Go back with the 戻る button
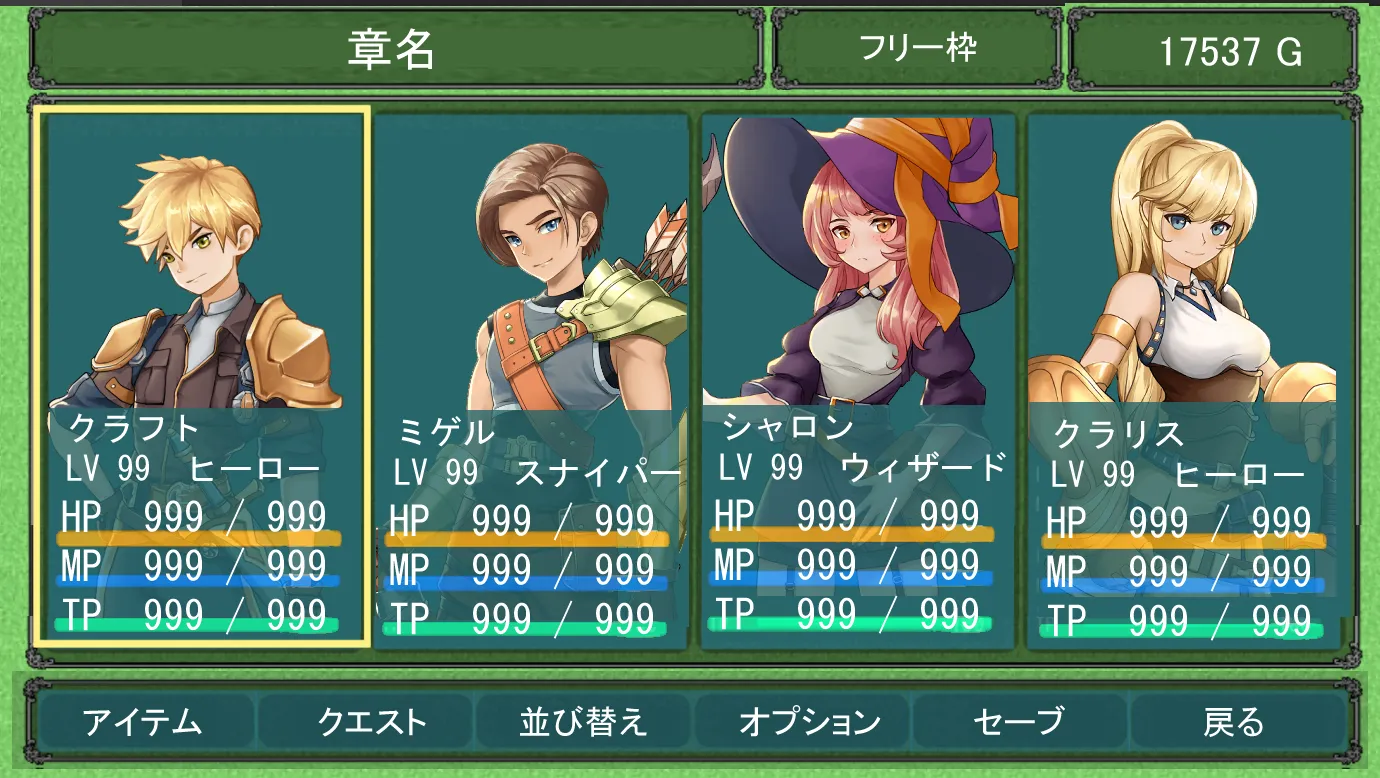The width and height of the screenshot is (1380, 778). click(x=1233, y=721)
